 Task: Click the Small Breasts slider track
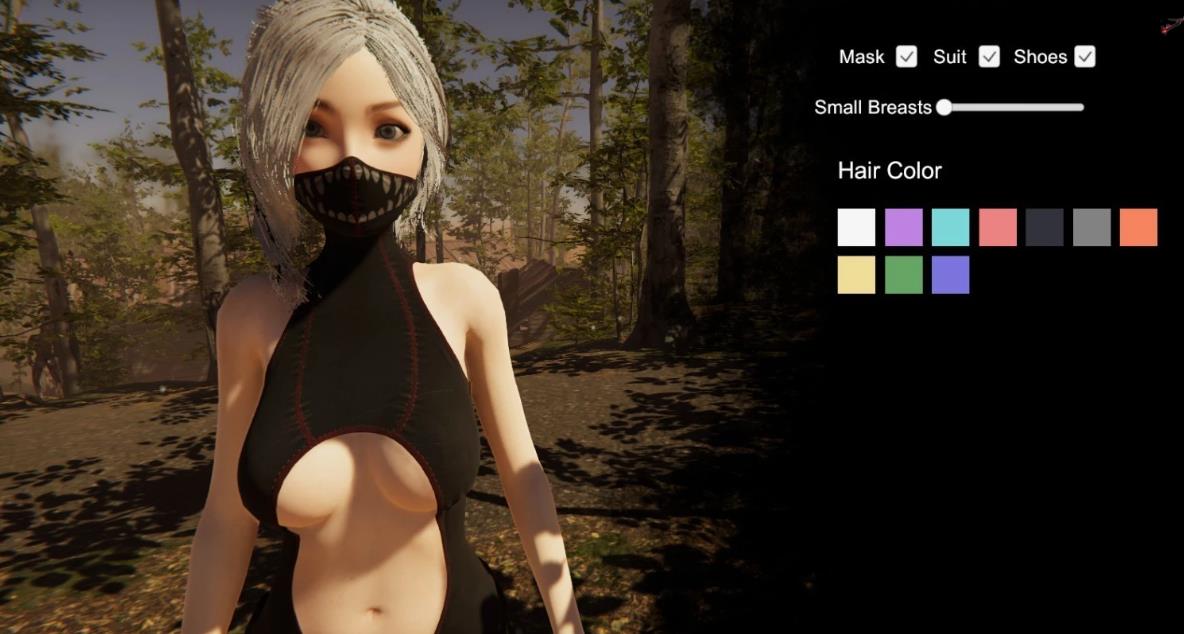pyautogui.click(x=1012, y=107)
